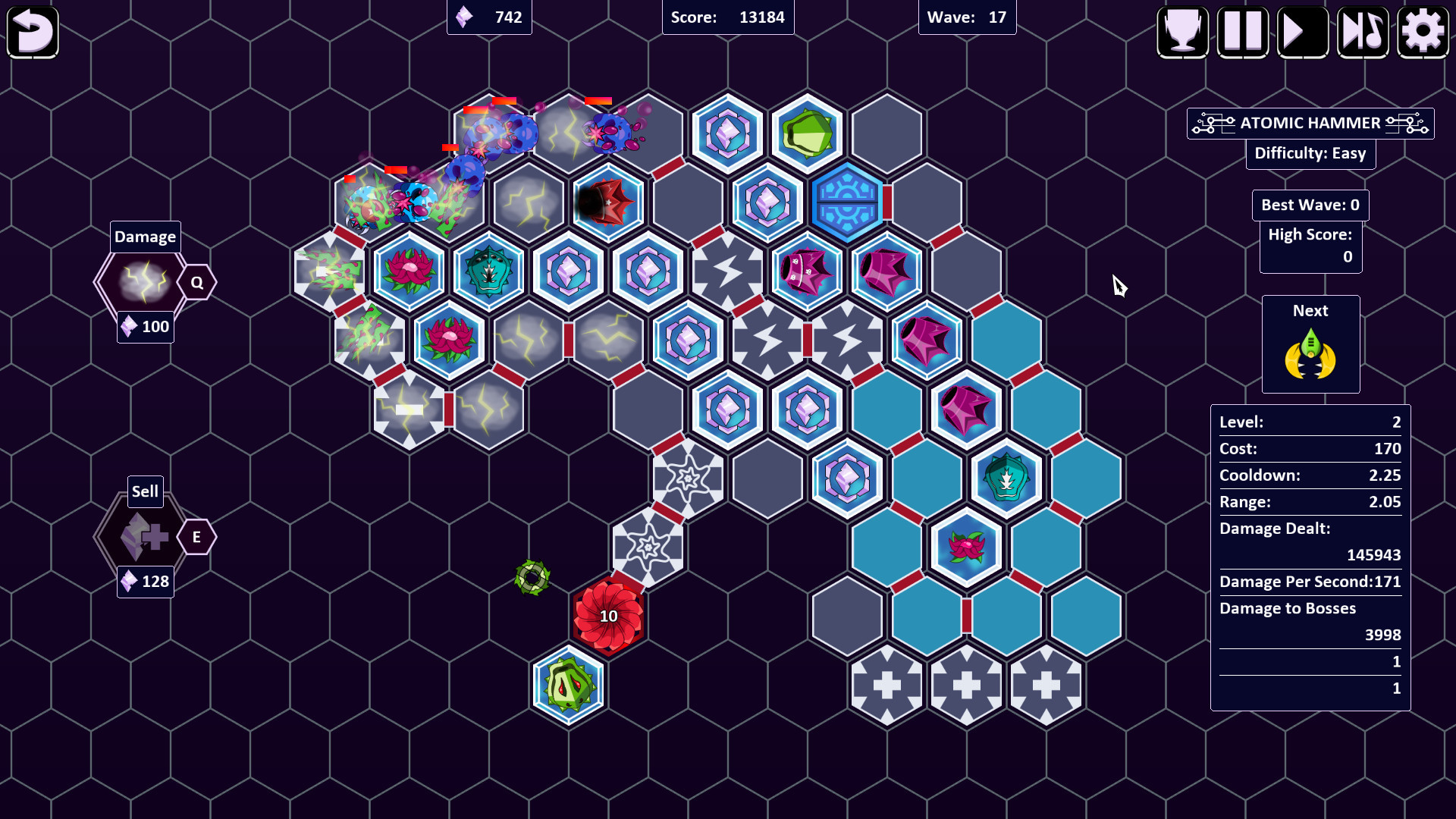Screen dimensions: 1456x819
Task: Click the Wave: 17 indicator
Action: (967, 17)
